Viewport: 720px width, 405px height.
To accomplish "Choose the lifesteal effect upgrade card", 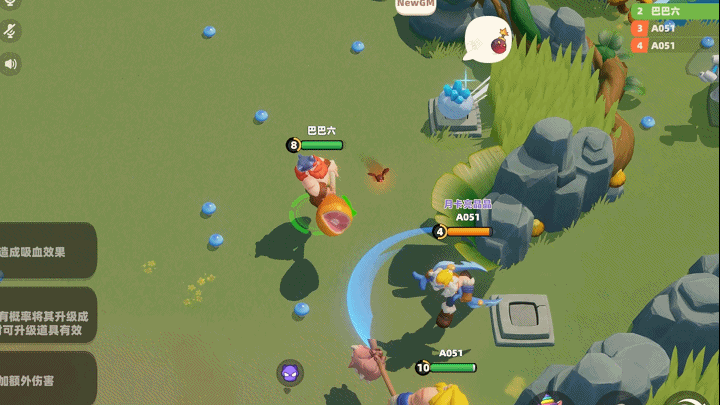I will pos(46,251).
